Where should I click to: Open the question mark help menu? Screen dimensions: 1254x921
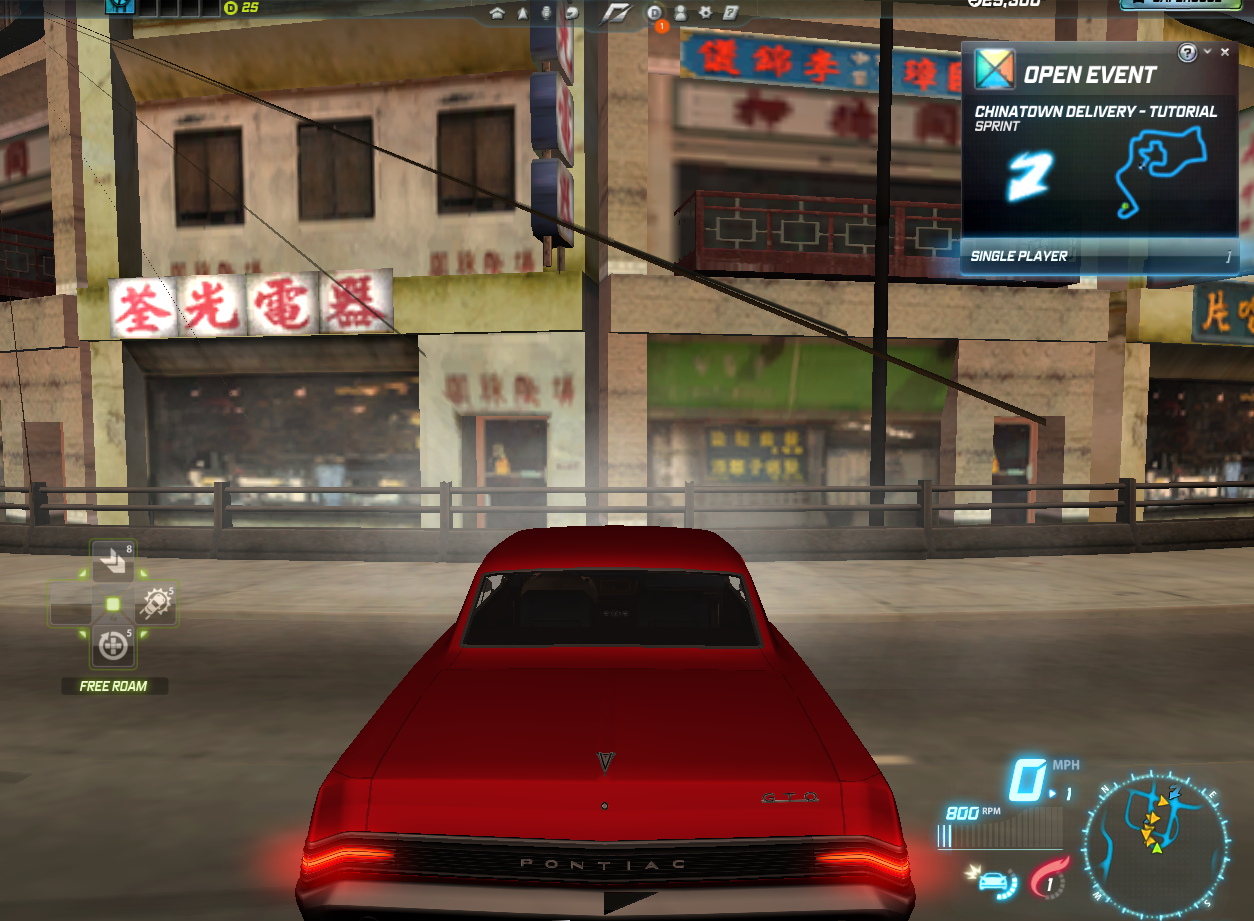731,13
